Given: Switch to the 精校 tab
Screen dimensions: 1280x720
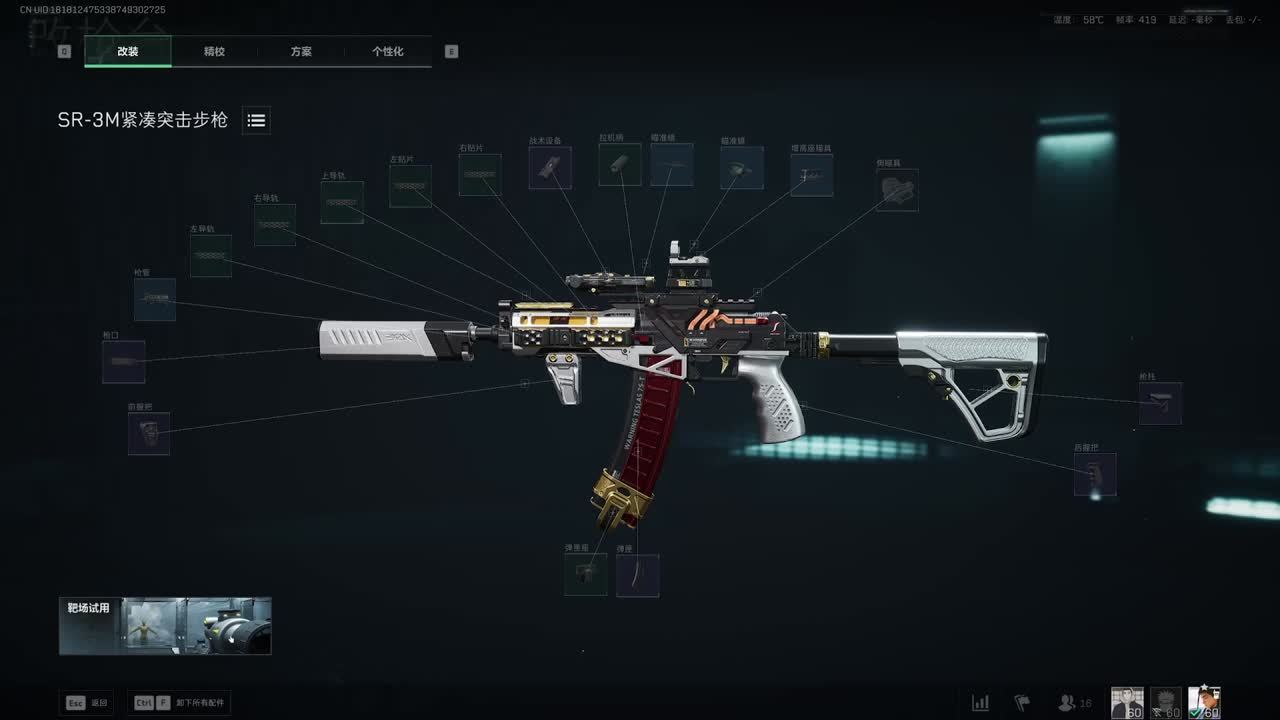Looking at the screenshot, I should (214, 52).
